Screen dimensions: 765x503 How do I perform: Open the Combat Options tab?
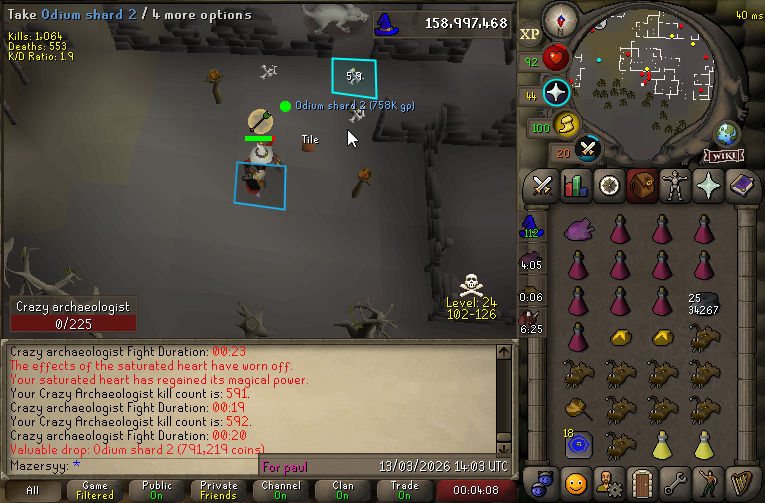[542, 186]
